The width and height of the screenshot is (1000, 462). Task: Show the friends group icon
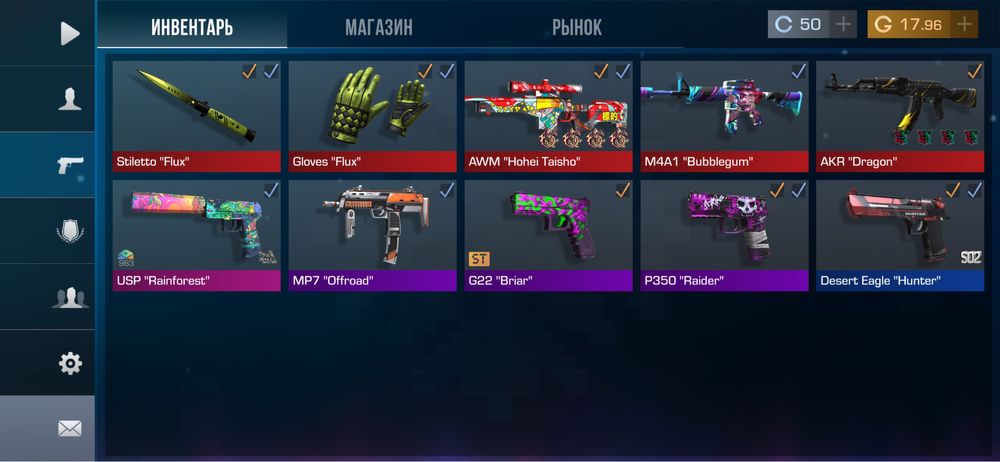(69, 297)
